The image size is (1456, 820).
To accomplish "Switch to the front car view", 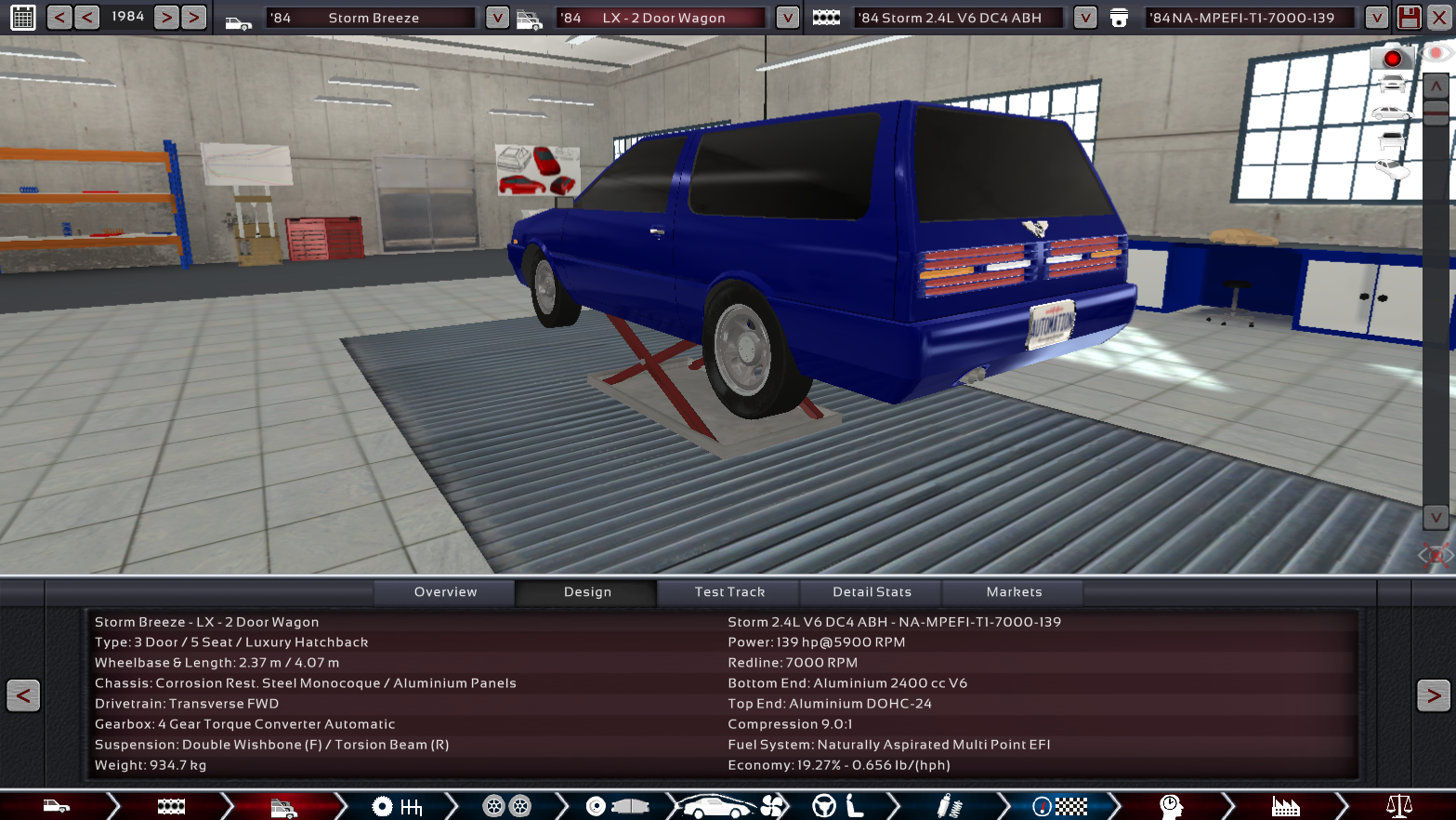I will [x=1392, y=86].
